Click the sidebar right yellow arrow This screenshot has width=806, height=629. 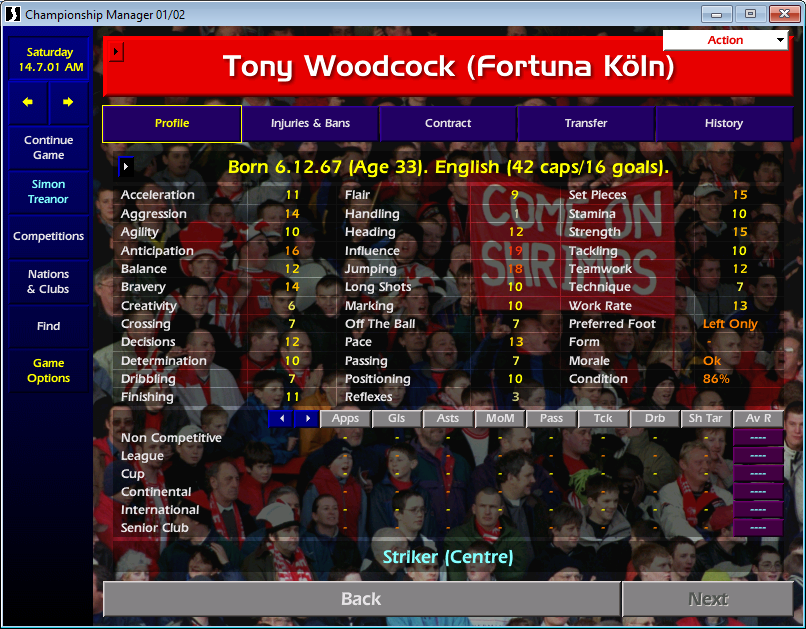click(68, 102)
